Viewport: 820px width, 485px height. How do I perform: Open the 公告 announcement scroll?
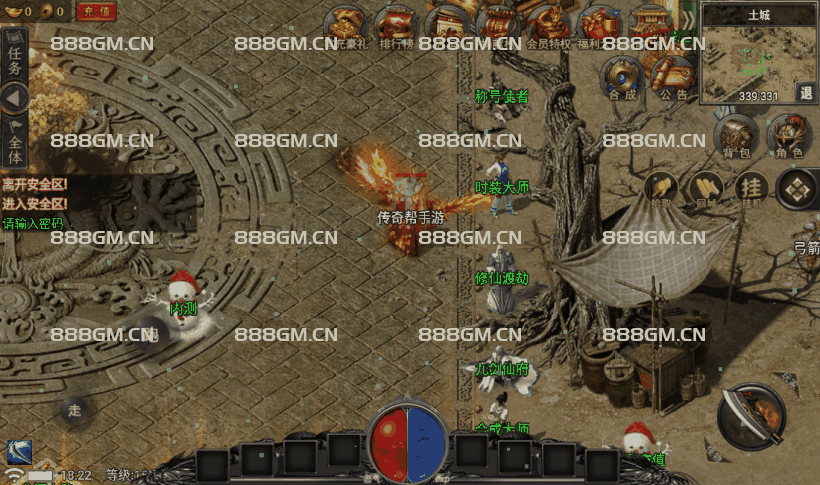point(673,76)
